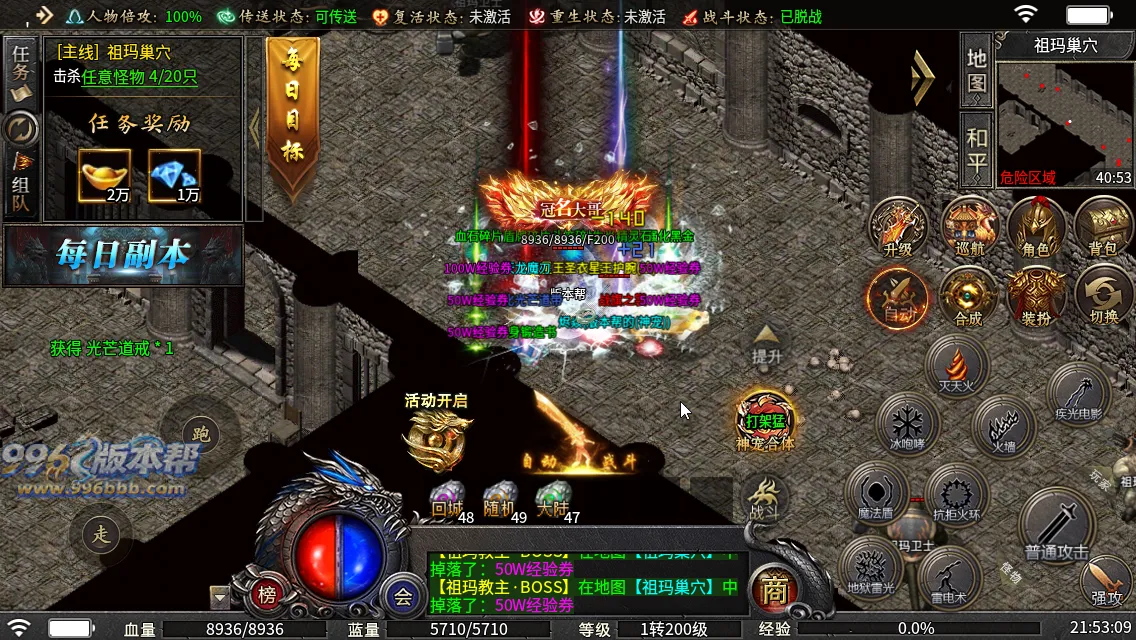Cast the 火墙 firewall skill
The image size is (1136, 640).
(1002, 426)
